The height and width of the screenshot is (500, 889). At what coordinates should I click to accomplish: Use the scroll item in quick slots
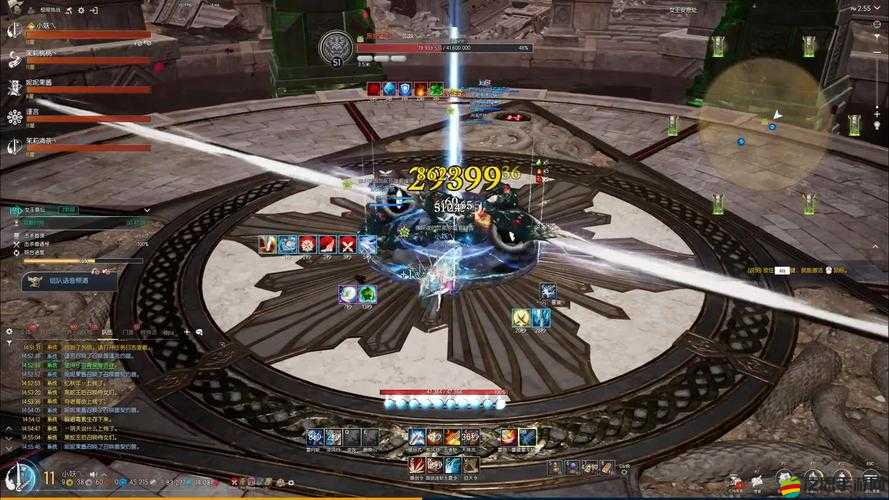point(606,467)
